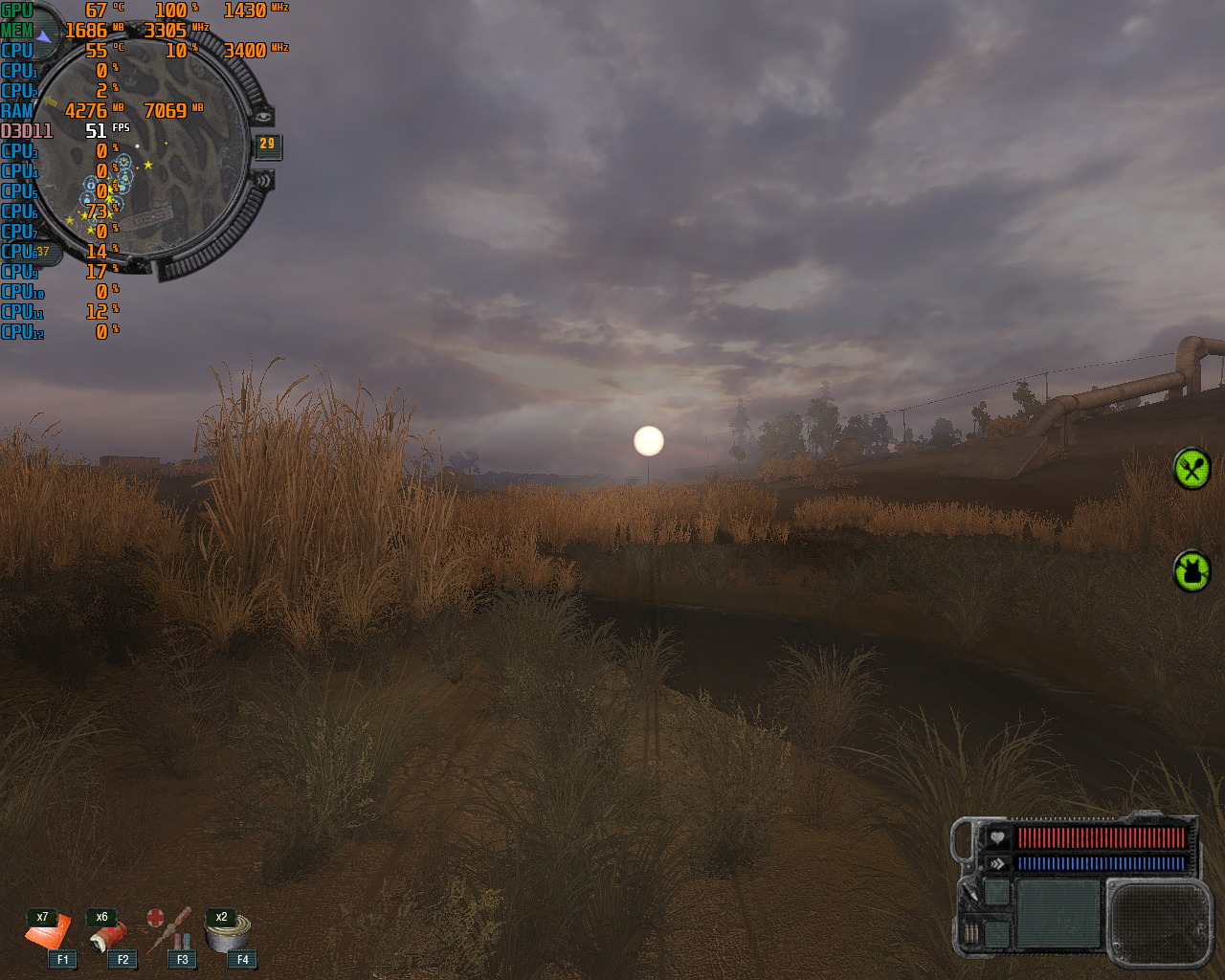Click the sun in the sky

pos(647,438)
